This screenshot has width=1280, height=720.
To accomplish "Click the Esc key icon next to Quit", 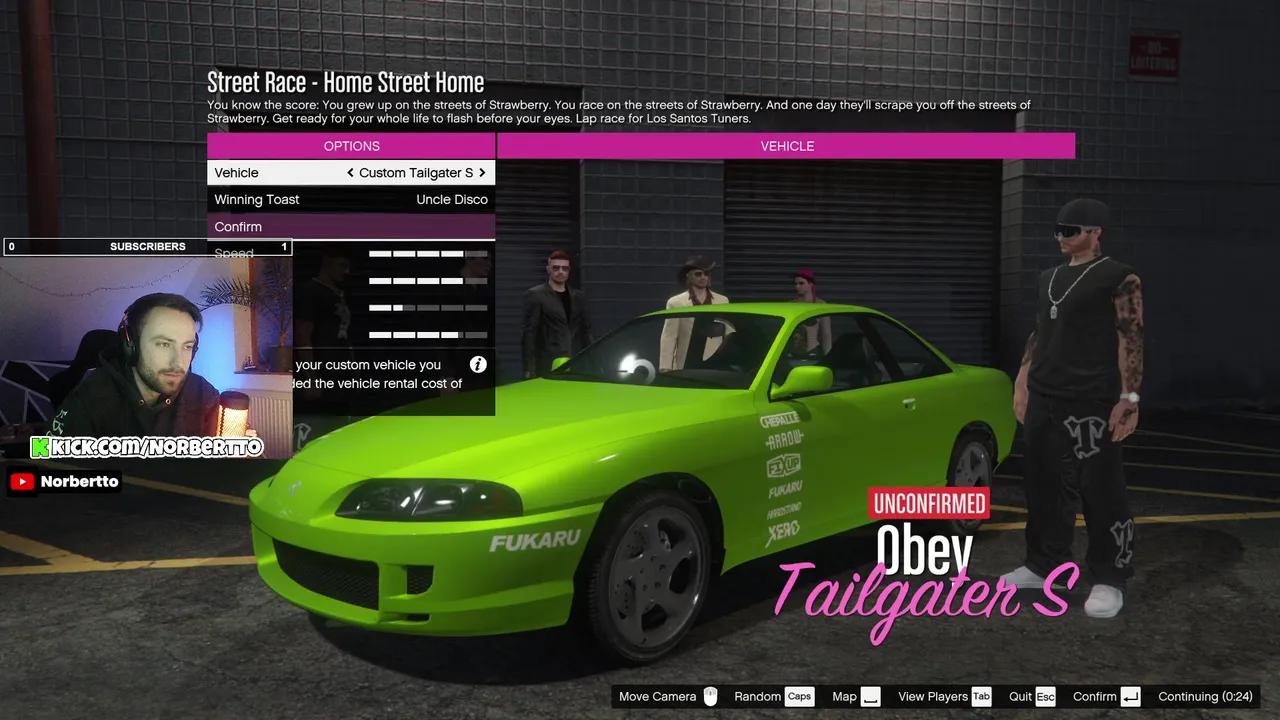I will pyautogui.click(x=1044, y=696).
